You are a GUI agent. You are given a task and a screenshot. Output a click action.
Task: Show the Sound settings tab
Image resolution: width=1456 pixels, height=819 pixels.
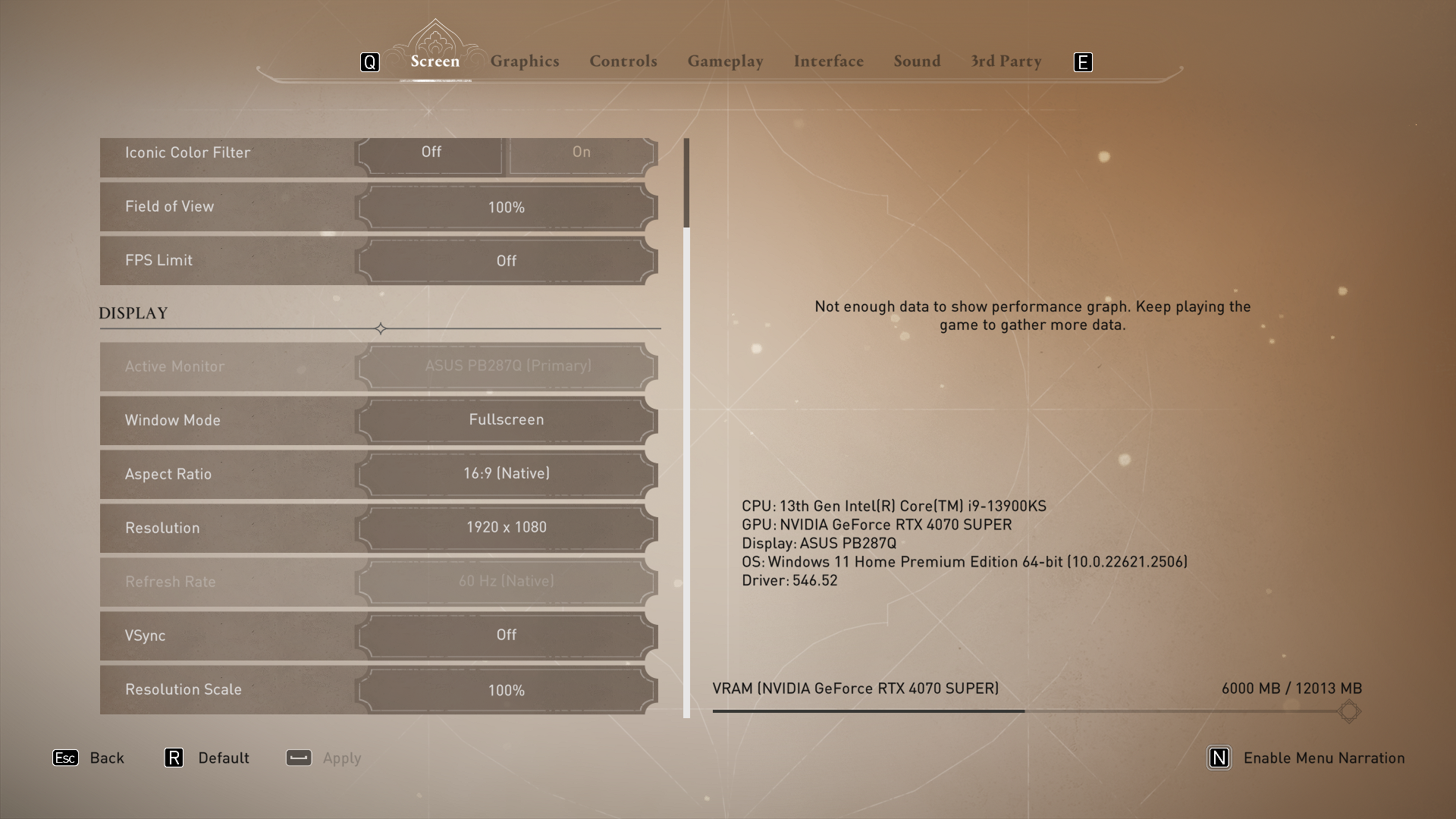tap(916, 61)
